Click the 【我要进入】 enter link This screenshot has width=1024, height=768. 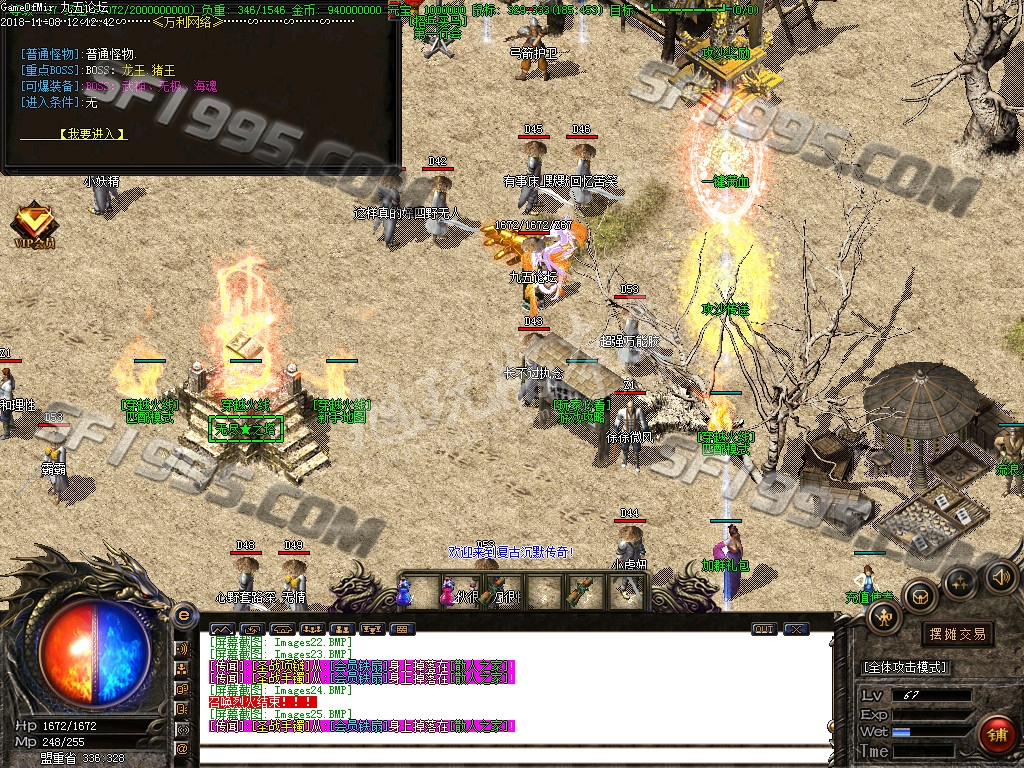pos(92,133)
